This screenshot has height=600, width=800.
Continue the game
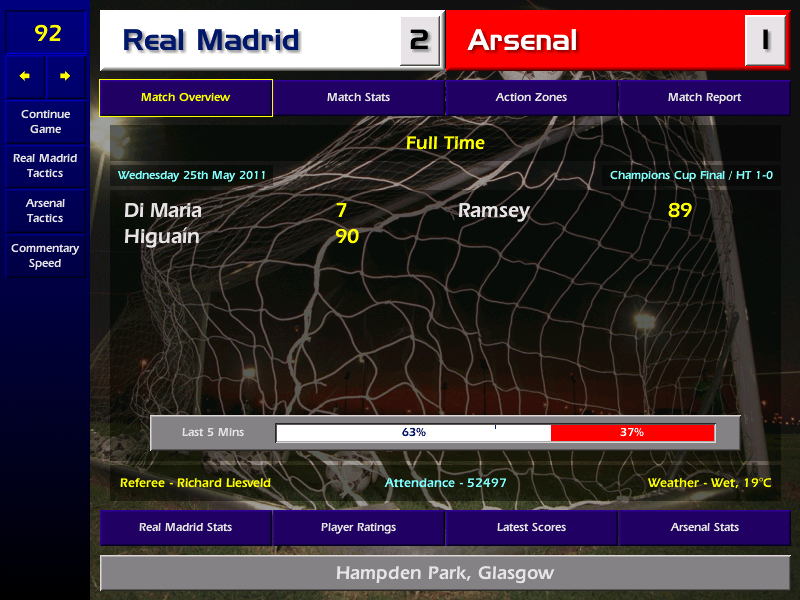pyautogui.click(x=45, y=121)
